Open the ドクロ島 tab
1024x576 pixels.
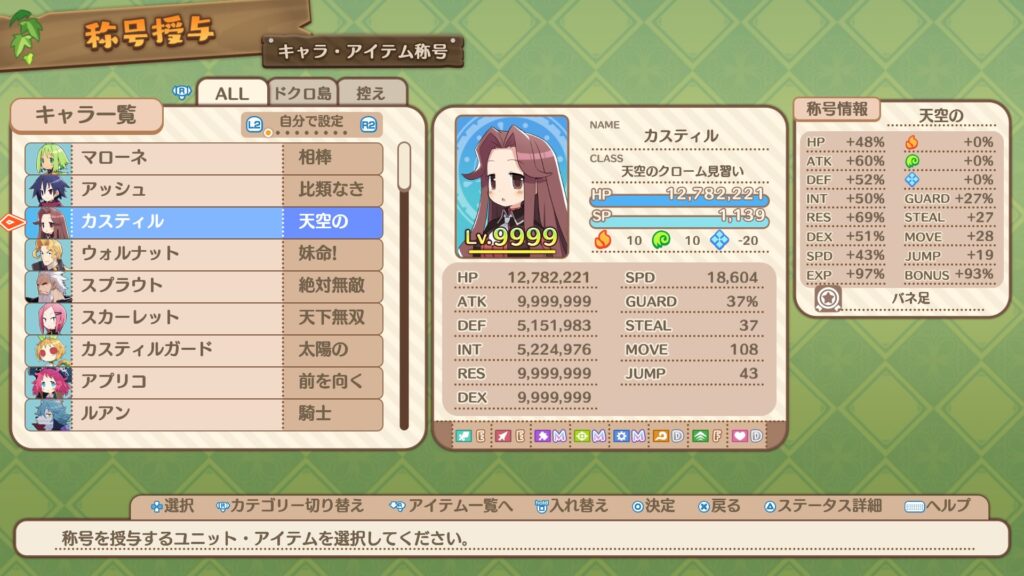tap(303, 93)
